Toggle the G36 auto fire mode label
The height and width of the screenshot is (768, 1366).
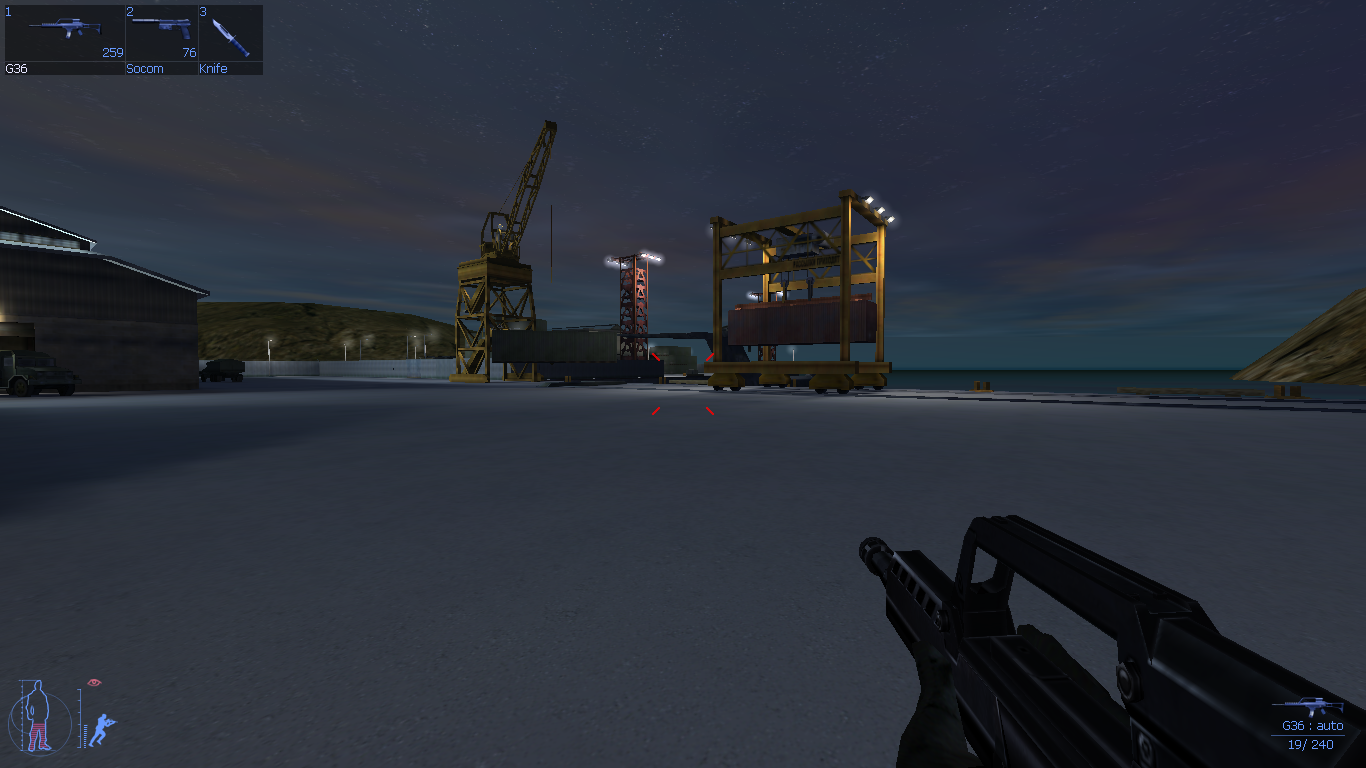1311,726
